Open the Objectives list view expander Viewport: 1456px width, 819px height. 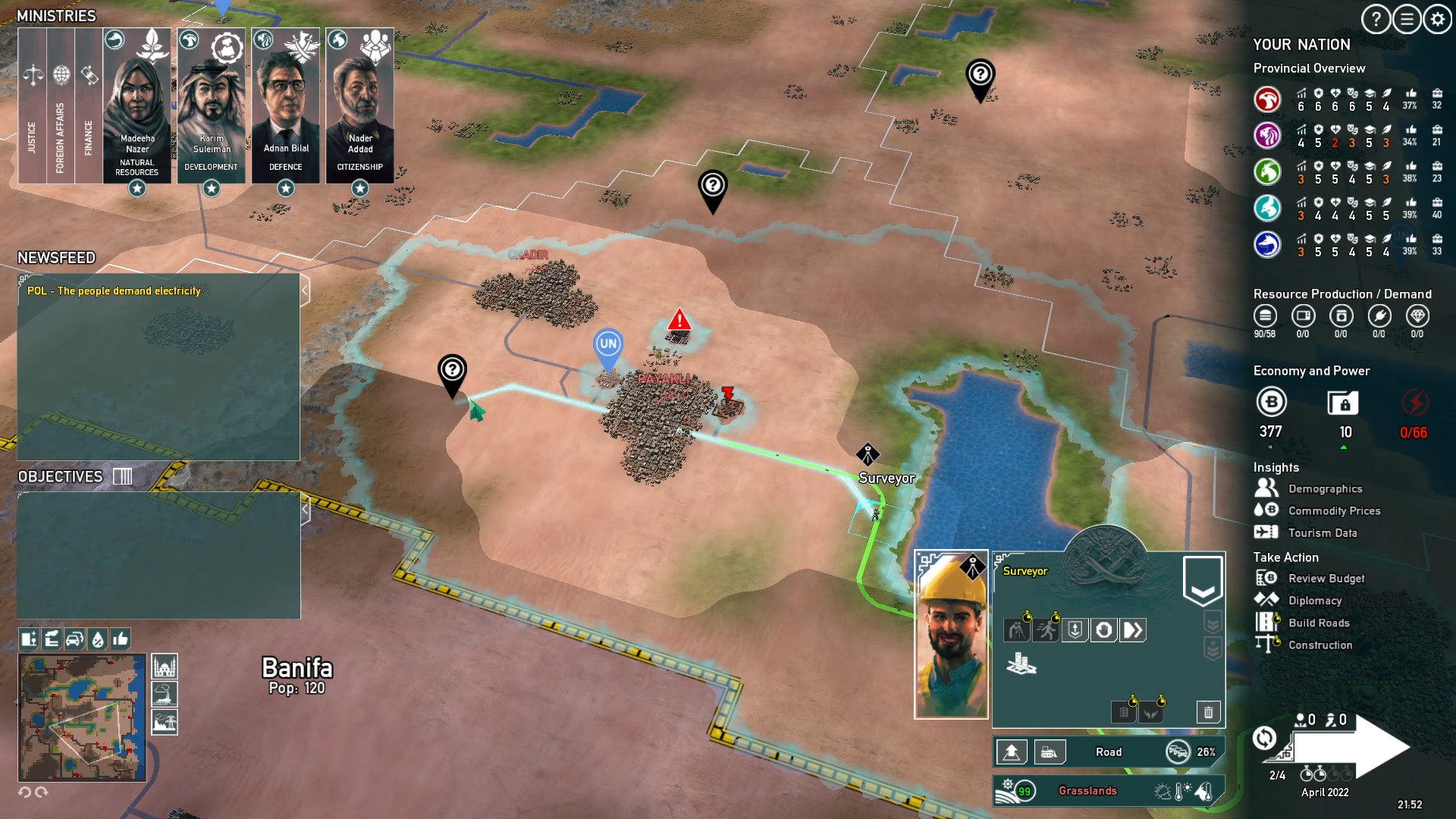coord(121,476)
